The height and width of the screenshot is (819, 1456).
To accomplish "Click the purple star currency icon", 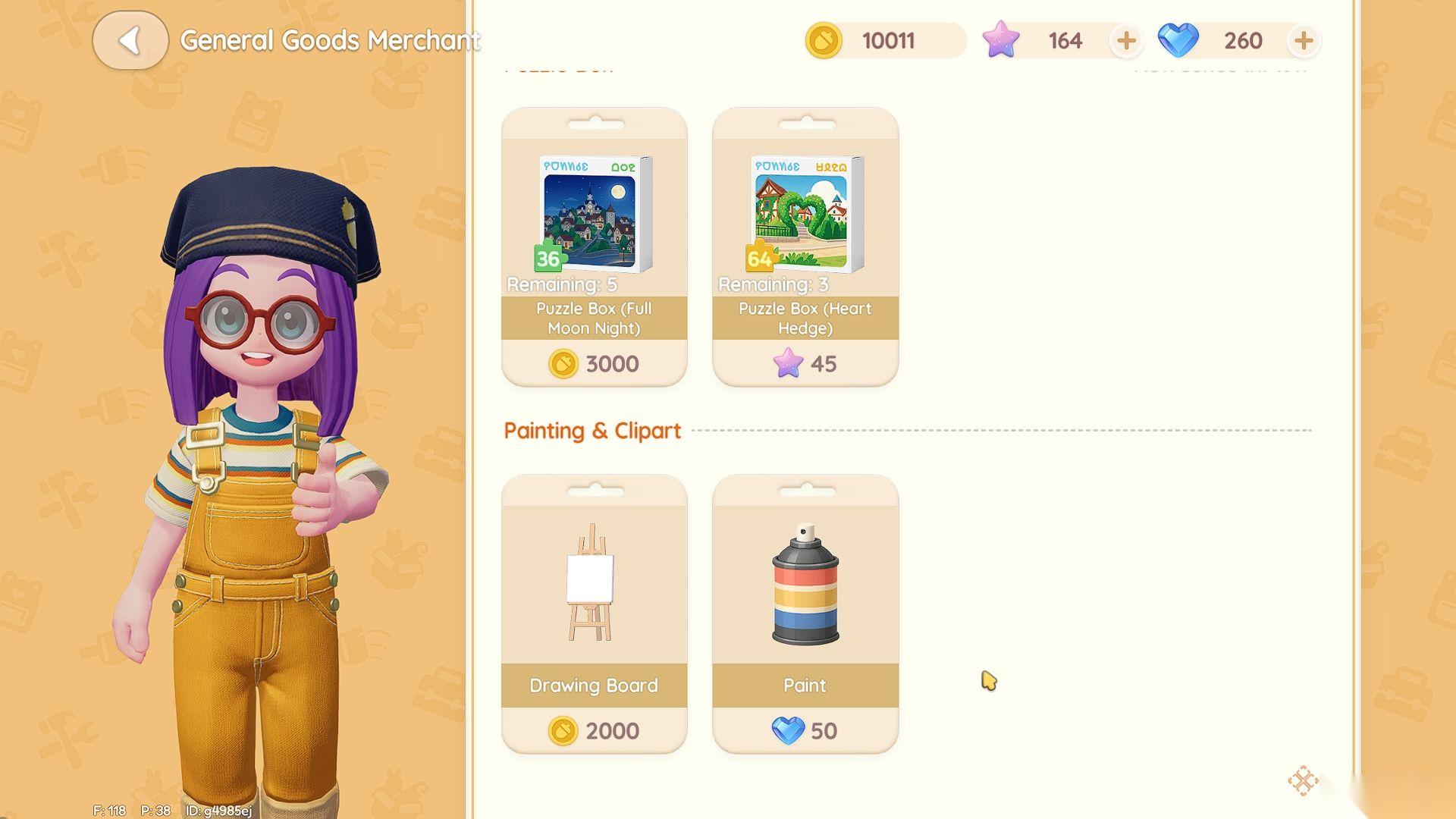I will [x=1003, y=41].
